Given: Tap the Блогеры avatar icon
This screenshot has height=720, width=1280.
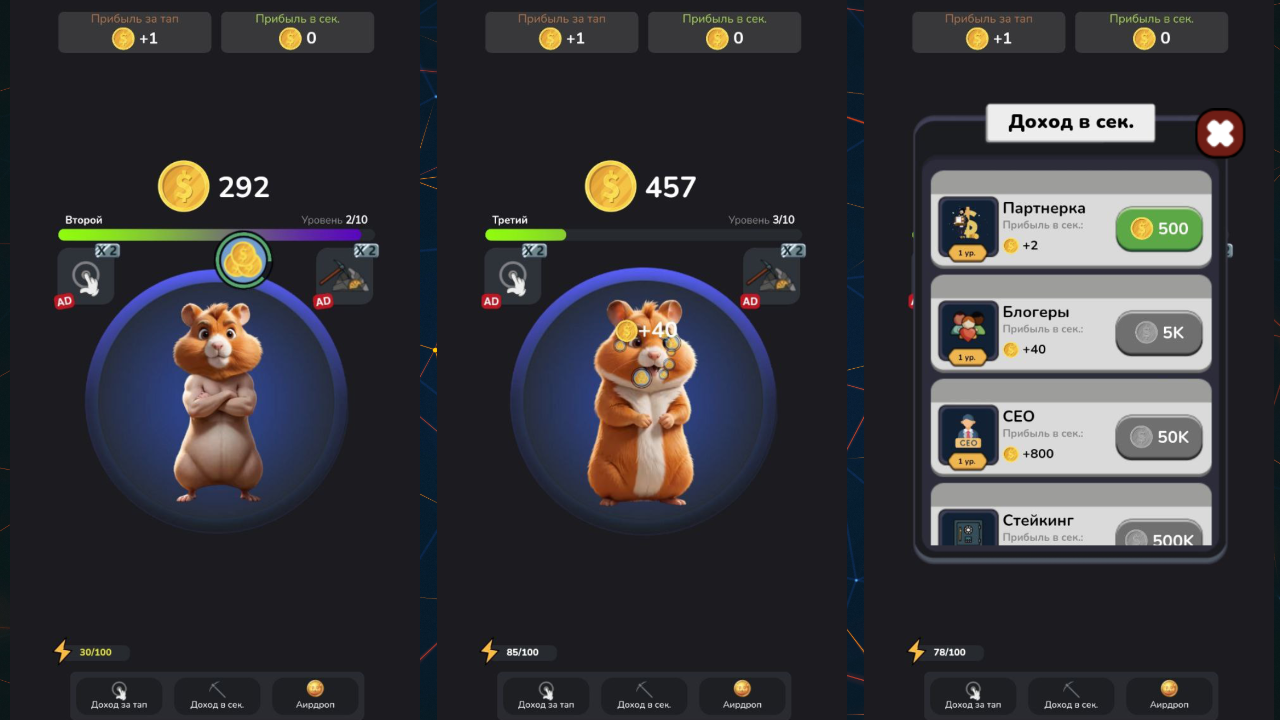Looking at the screenshot, I should pos(967,330).
